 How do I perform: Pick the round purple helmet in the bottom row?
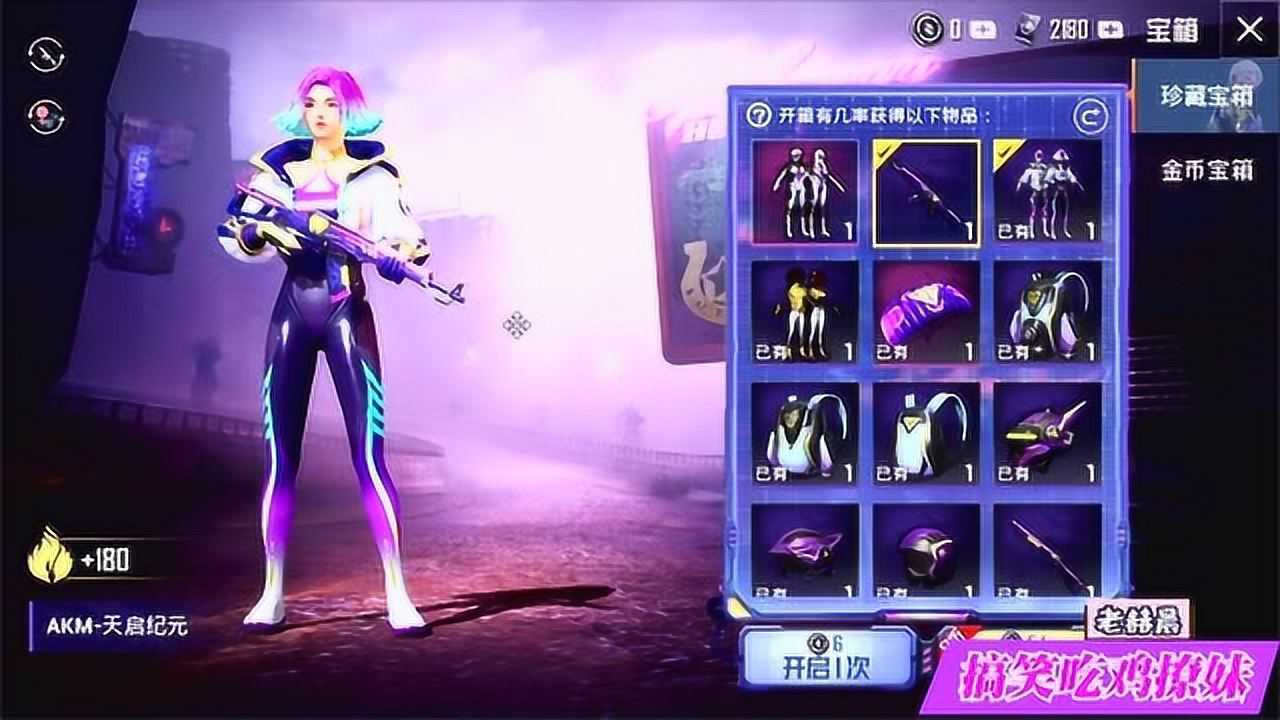(x=926, y=552)
